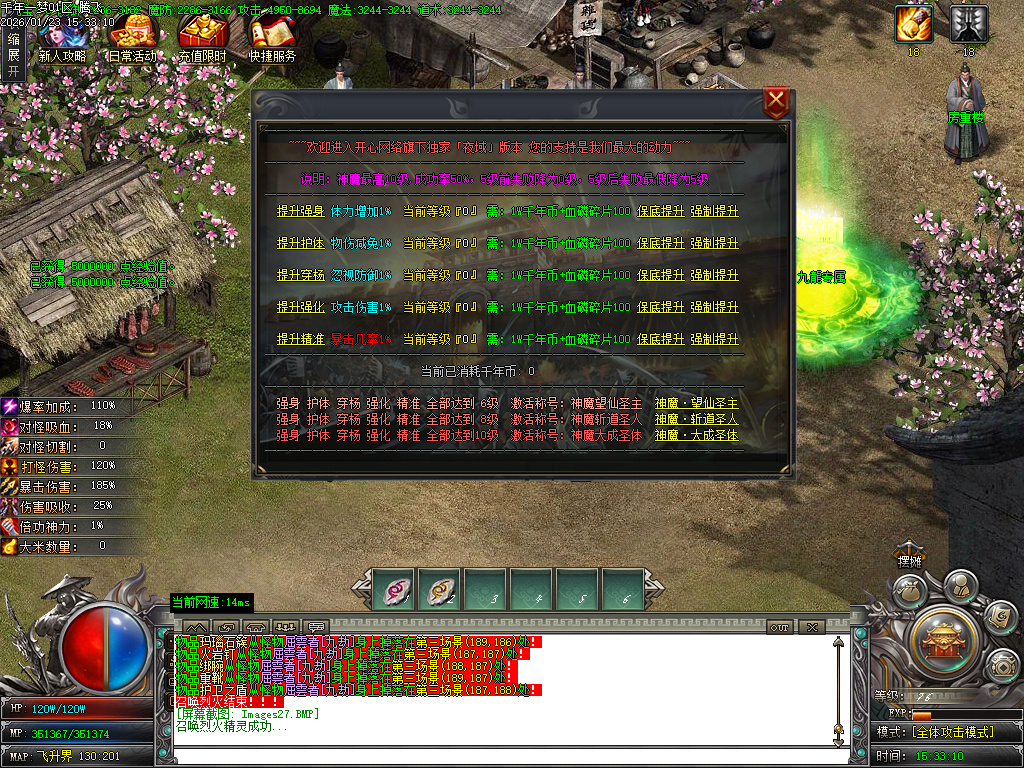Select the 提升穿杨 upgrade option

point(300,275)
